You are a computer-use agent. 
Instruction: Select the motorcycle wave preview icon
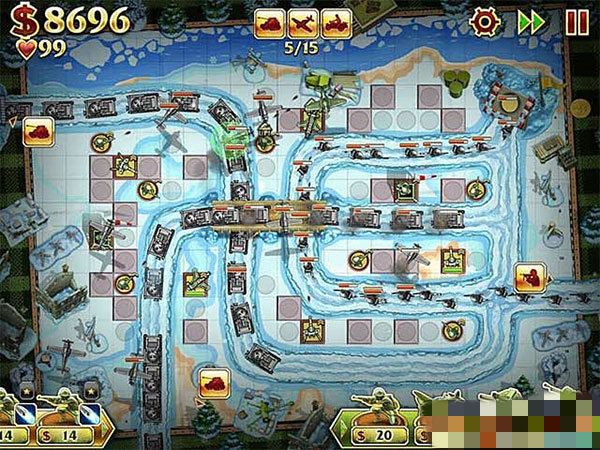click(336, 23)
